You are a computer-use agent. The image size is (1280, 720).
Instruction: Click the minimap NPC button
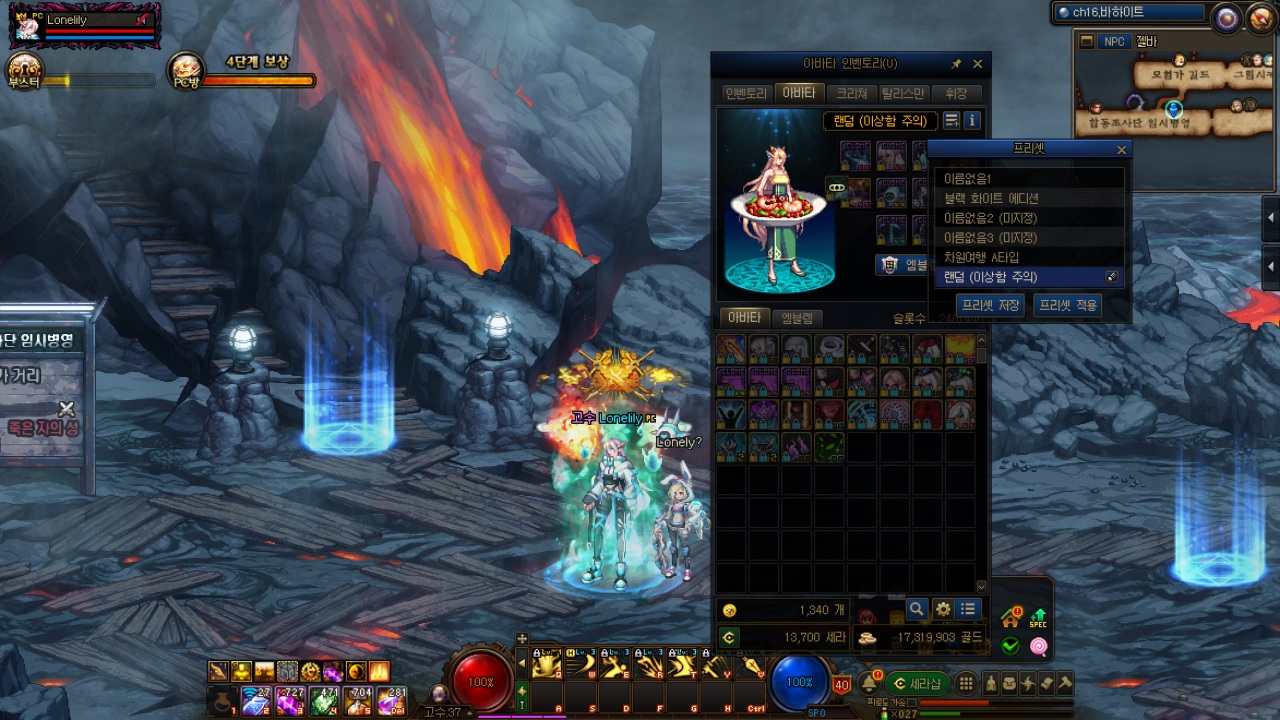click(x=1114, y=42)
